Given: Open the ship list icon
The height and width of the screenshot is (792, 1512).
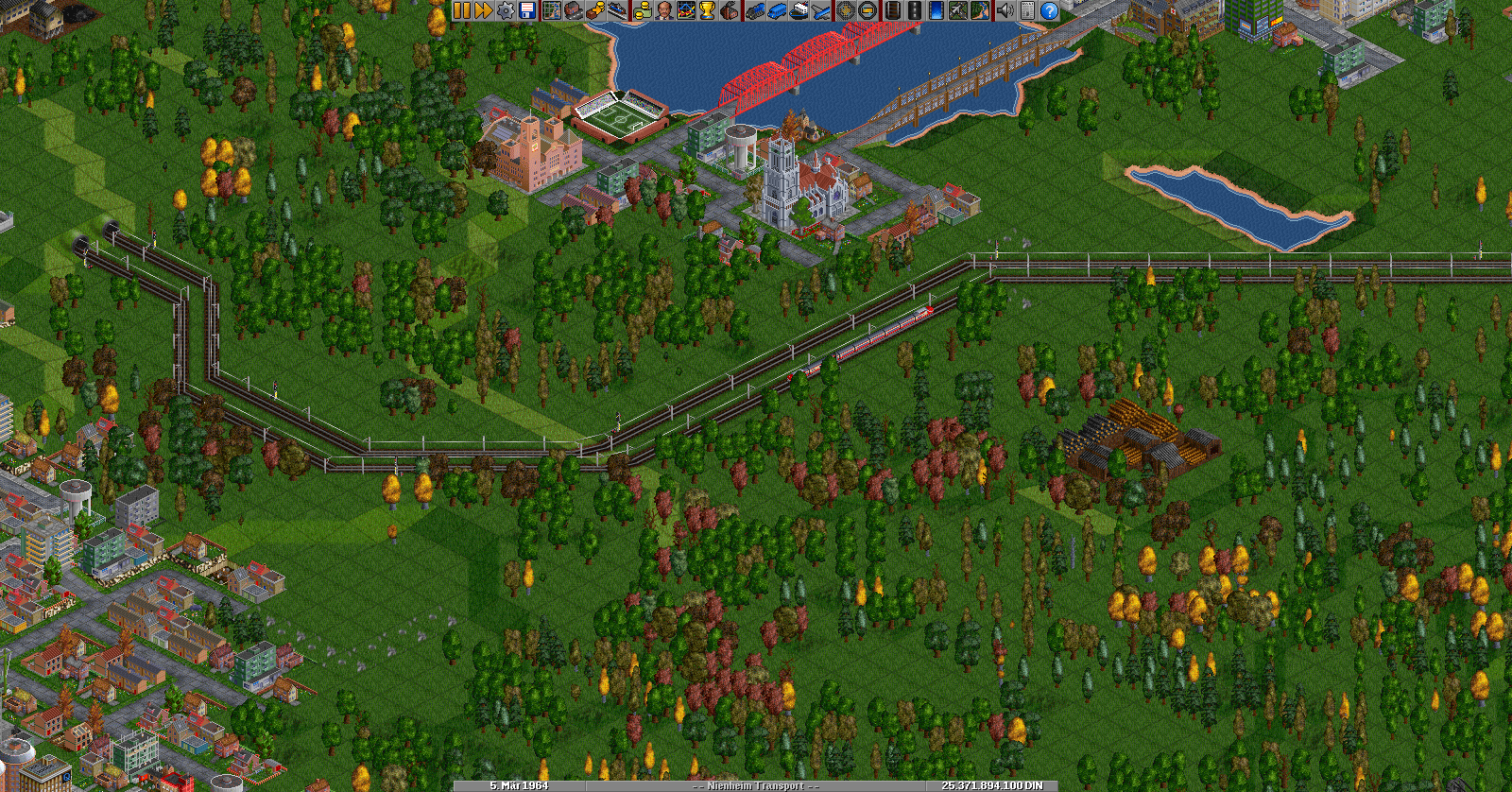Looking at the screenshot, I should pyautogui.click(x=799, y=10).
